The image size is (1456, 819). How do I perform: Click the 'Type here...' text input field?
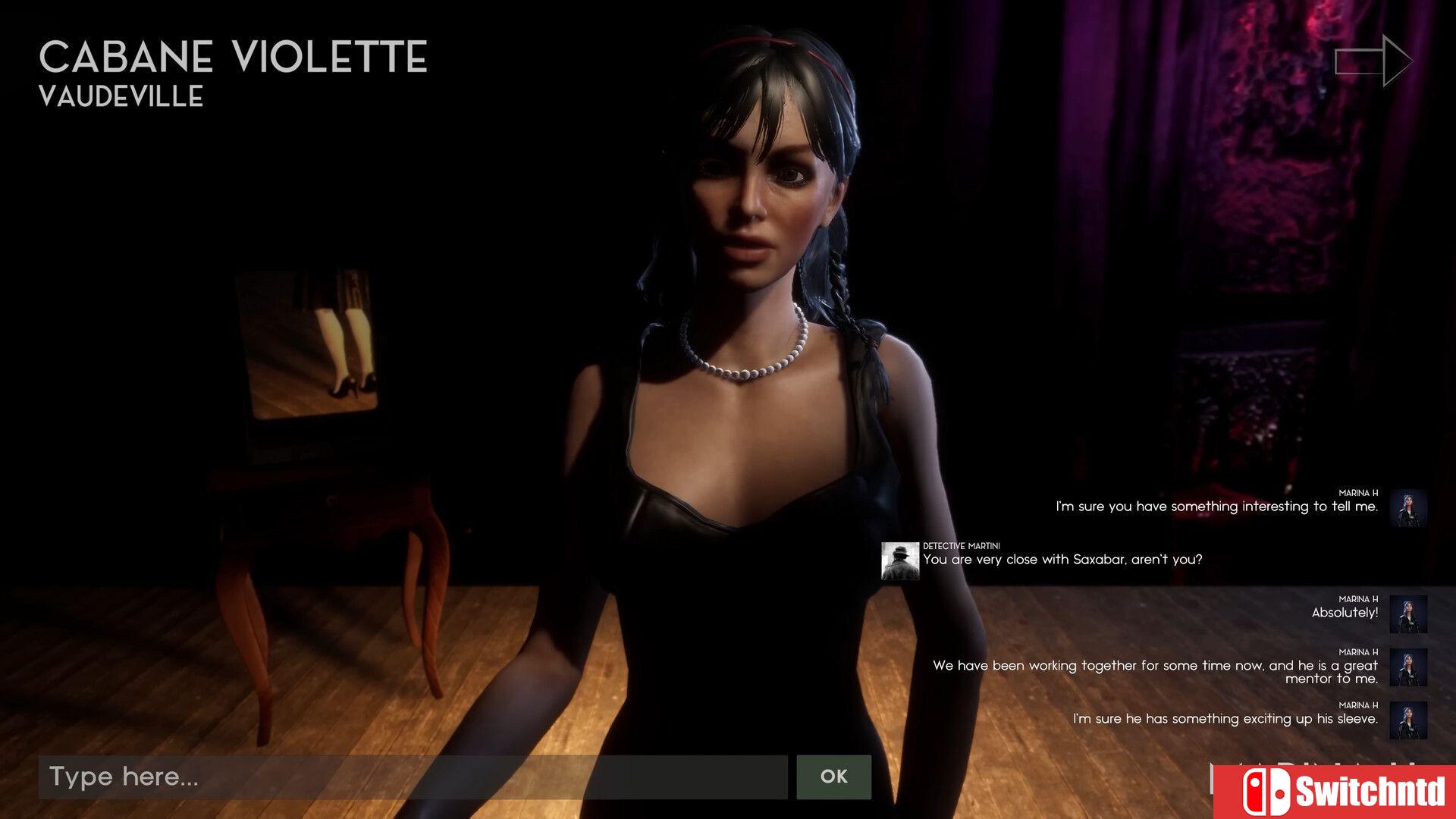[x=413, y=777]
